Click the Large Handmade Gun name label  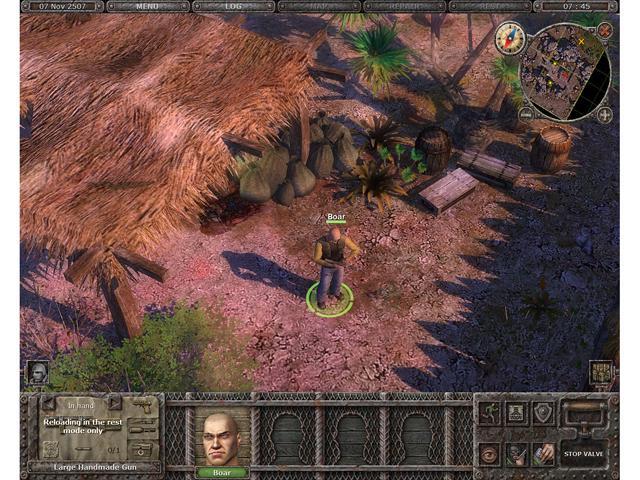coord(93,466)
